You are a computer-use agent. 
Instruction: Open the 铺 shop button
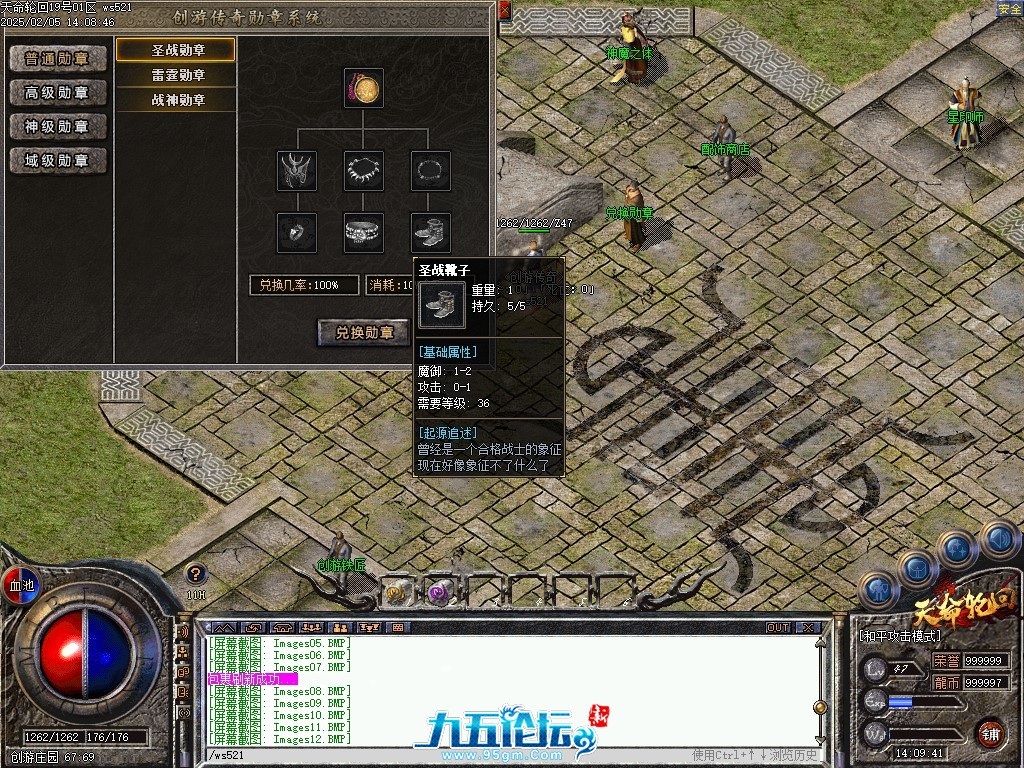pyautogui.click(x=990, y=733)
